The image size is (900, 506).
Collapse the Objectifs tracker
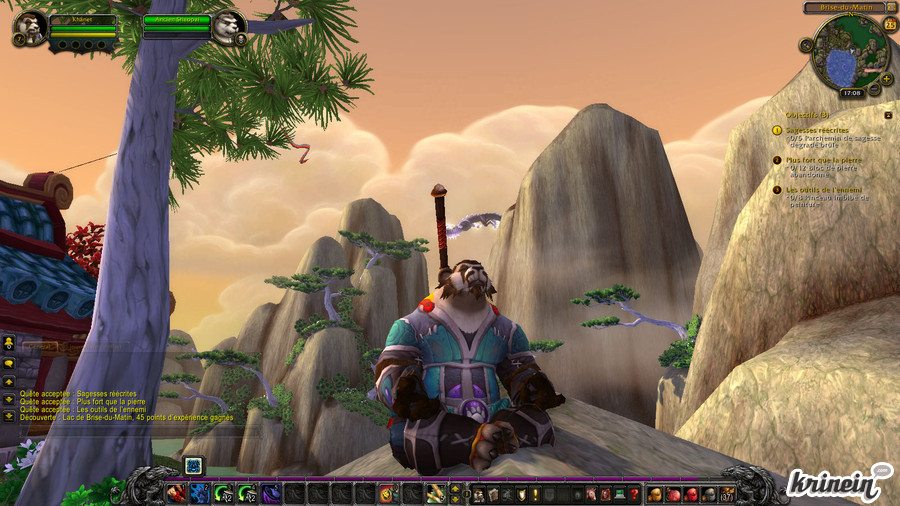click(888, 115)
